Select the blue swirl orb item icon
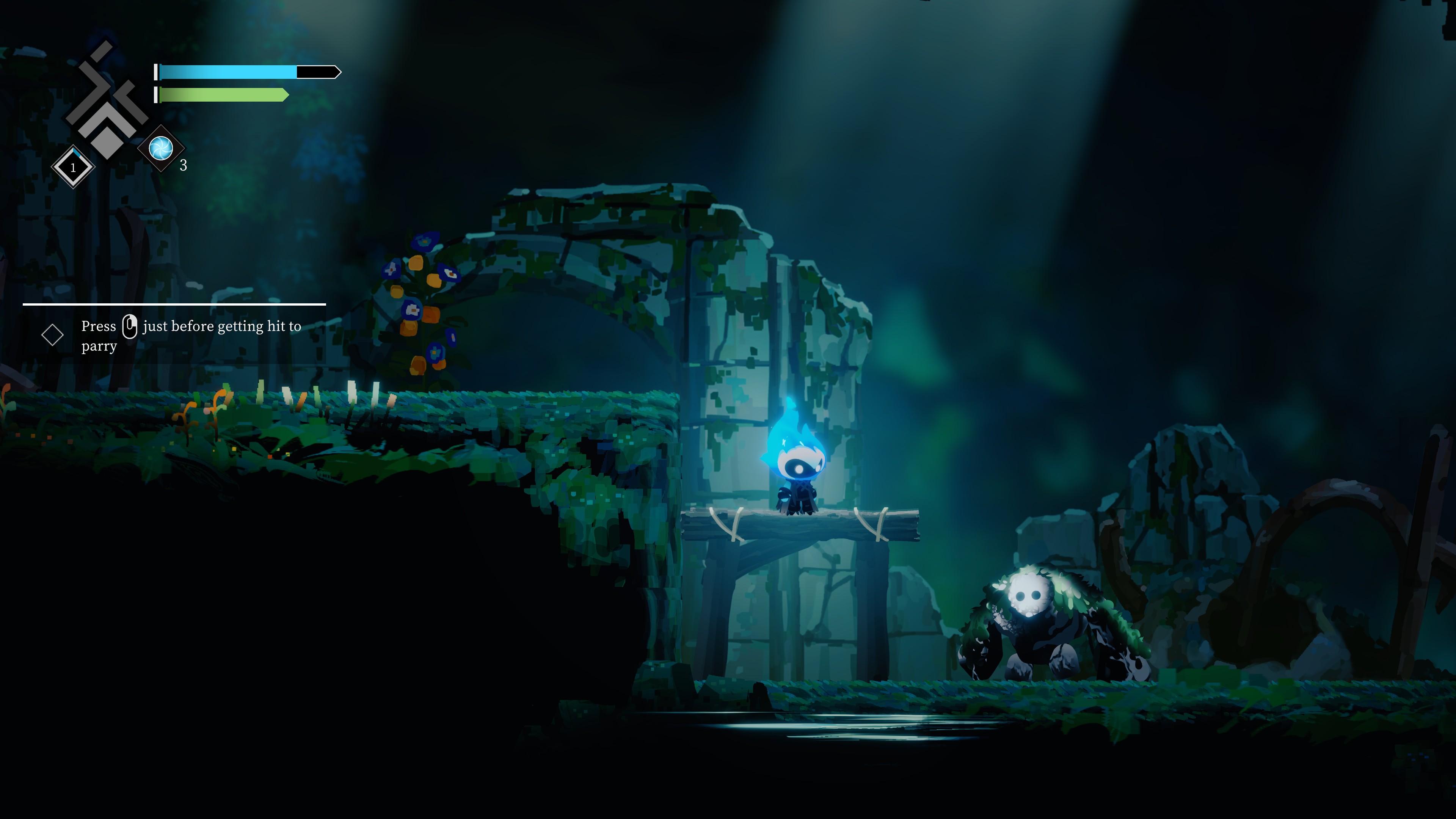Image resolution: width=1456 pixels, height=819 pixels. tap(161, 148)
